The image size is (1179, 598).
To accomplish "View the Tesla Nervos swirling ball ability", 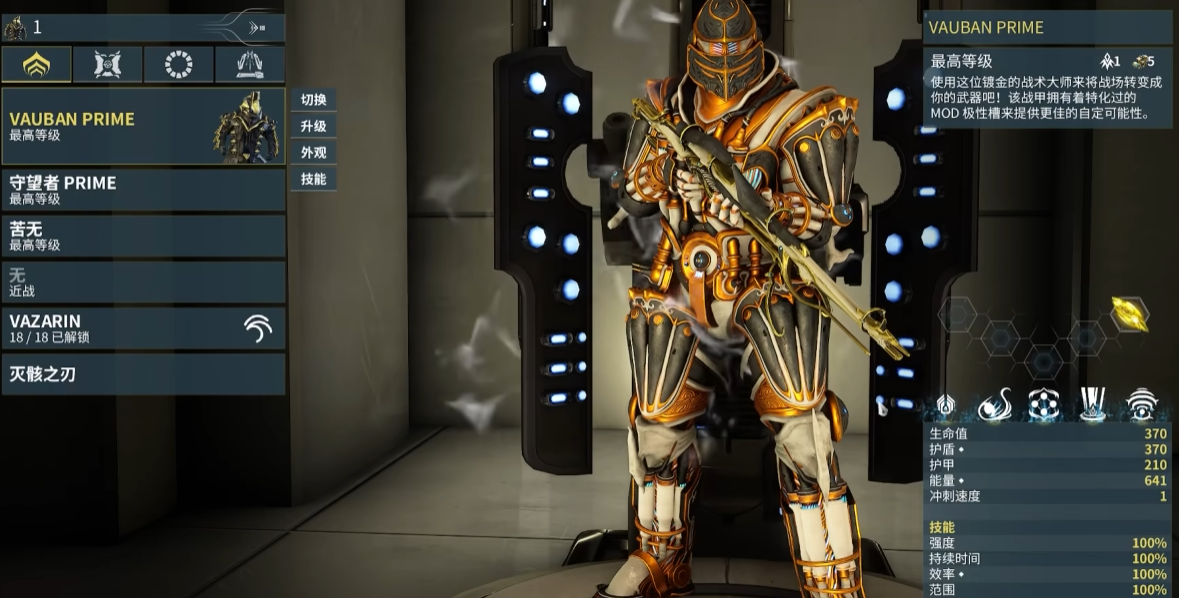I will [x=994, y=405].
